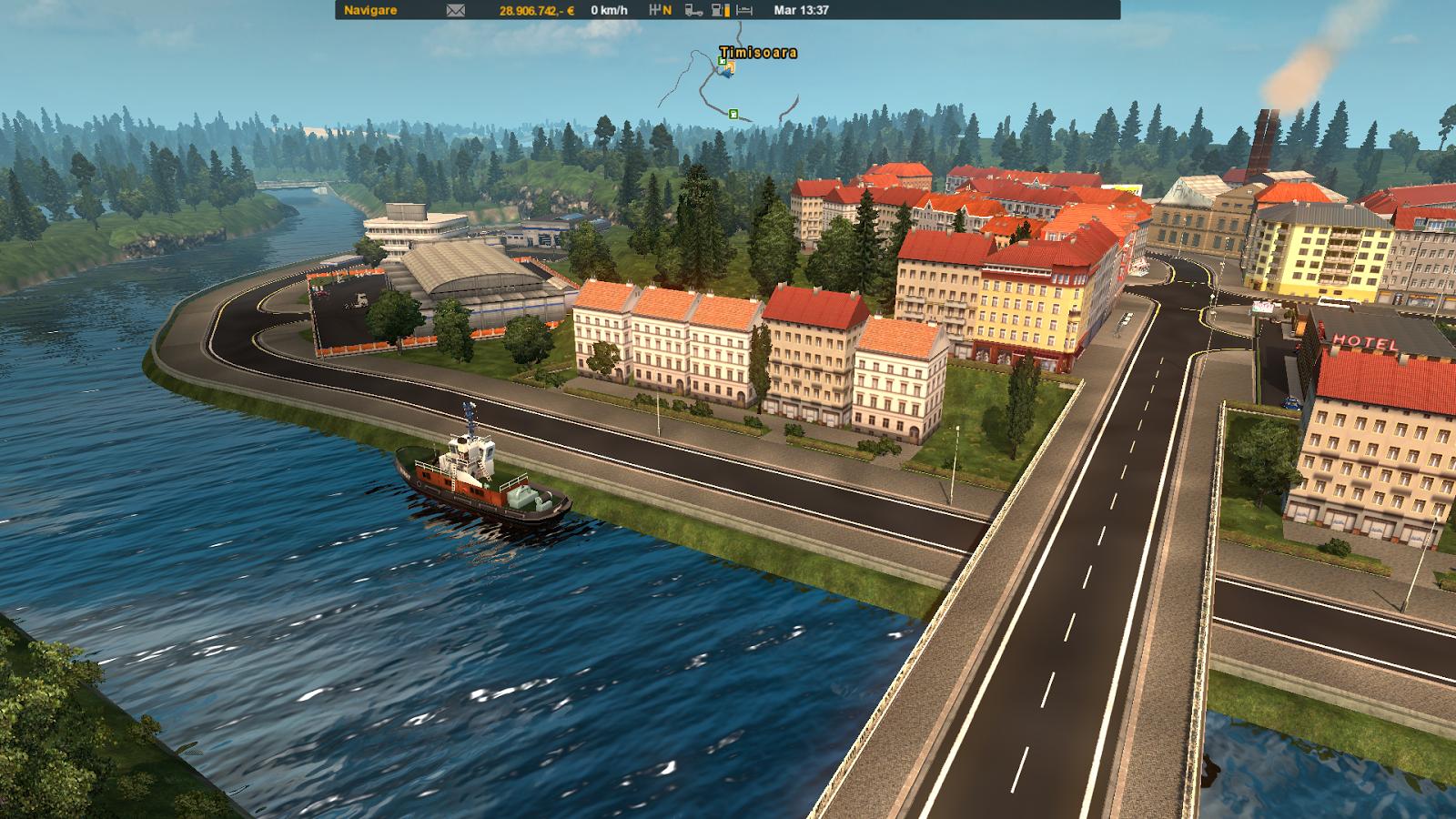Click the green fuel marker beside Timisoara
This screenshot has height=819, width=1456.
722,61
